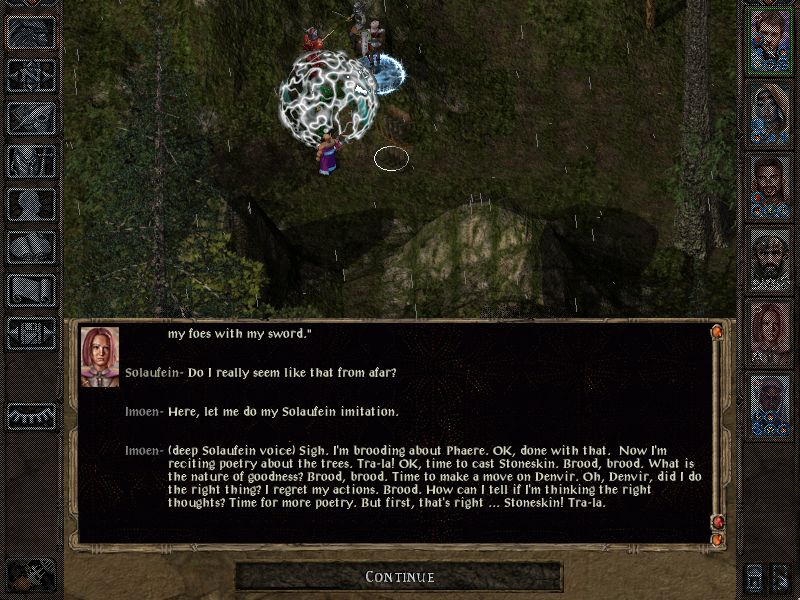This screenshot has width=800, height=600.
Task: Select the helmeted dwarf portrait
Action: (769, 260)
